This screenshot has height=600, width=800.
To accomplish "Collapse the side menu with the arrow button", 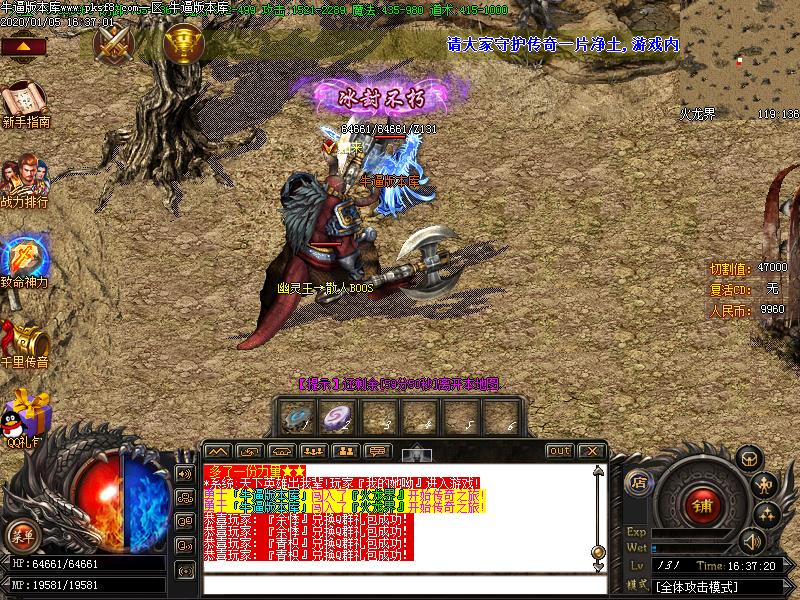I will [x=24, y=46].
